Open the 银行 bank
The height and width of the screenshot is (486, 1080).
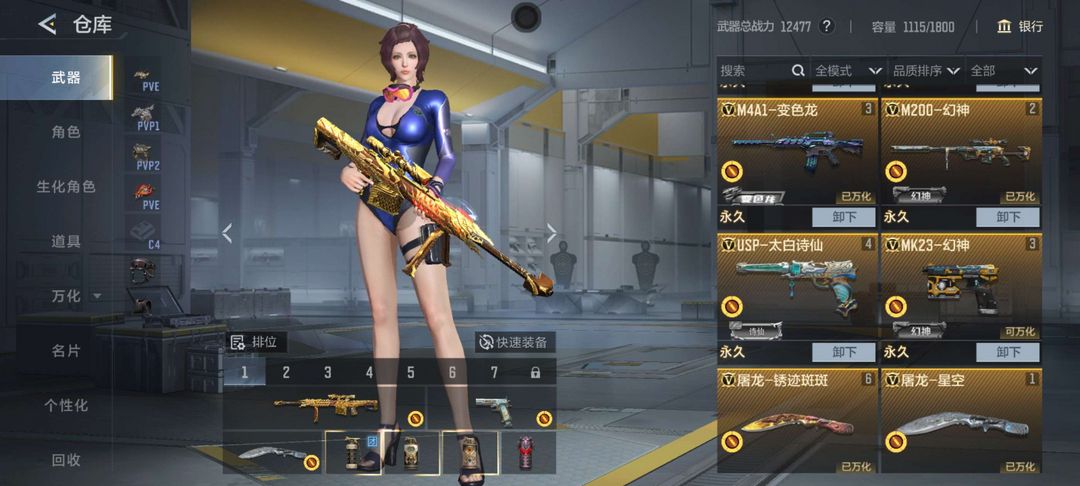(1019, 27)
